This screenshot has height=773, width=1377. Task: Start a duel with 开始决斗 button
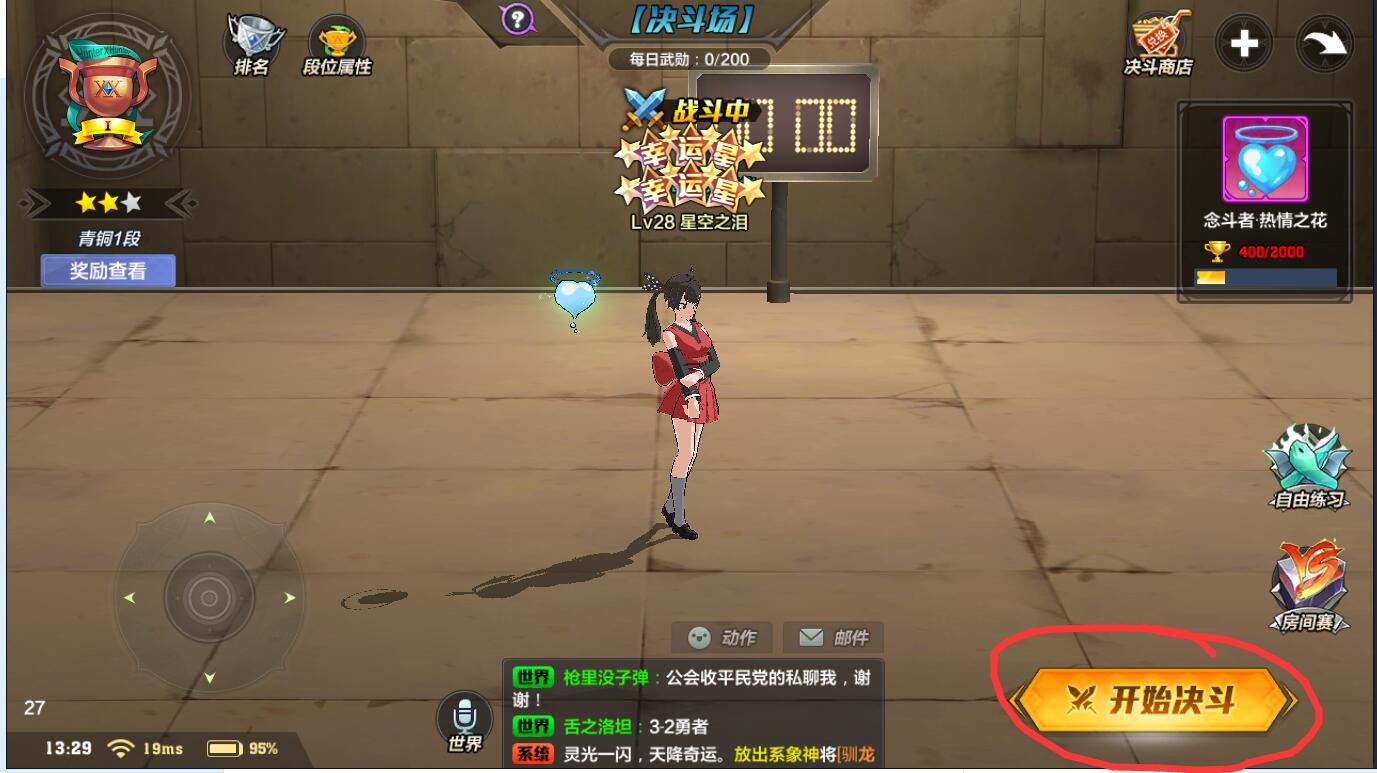click(x=1153, y=700)
